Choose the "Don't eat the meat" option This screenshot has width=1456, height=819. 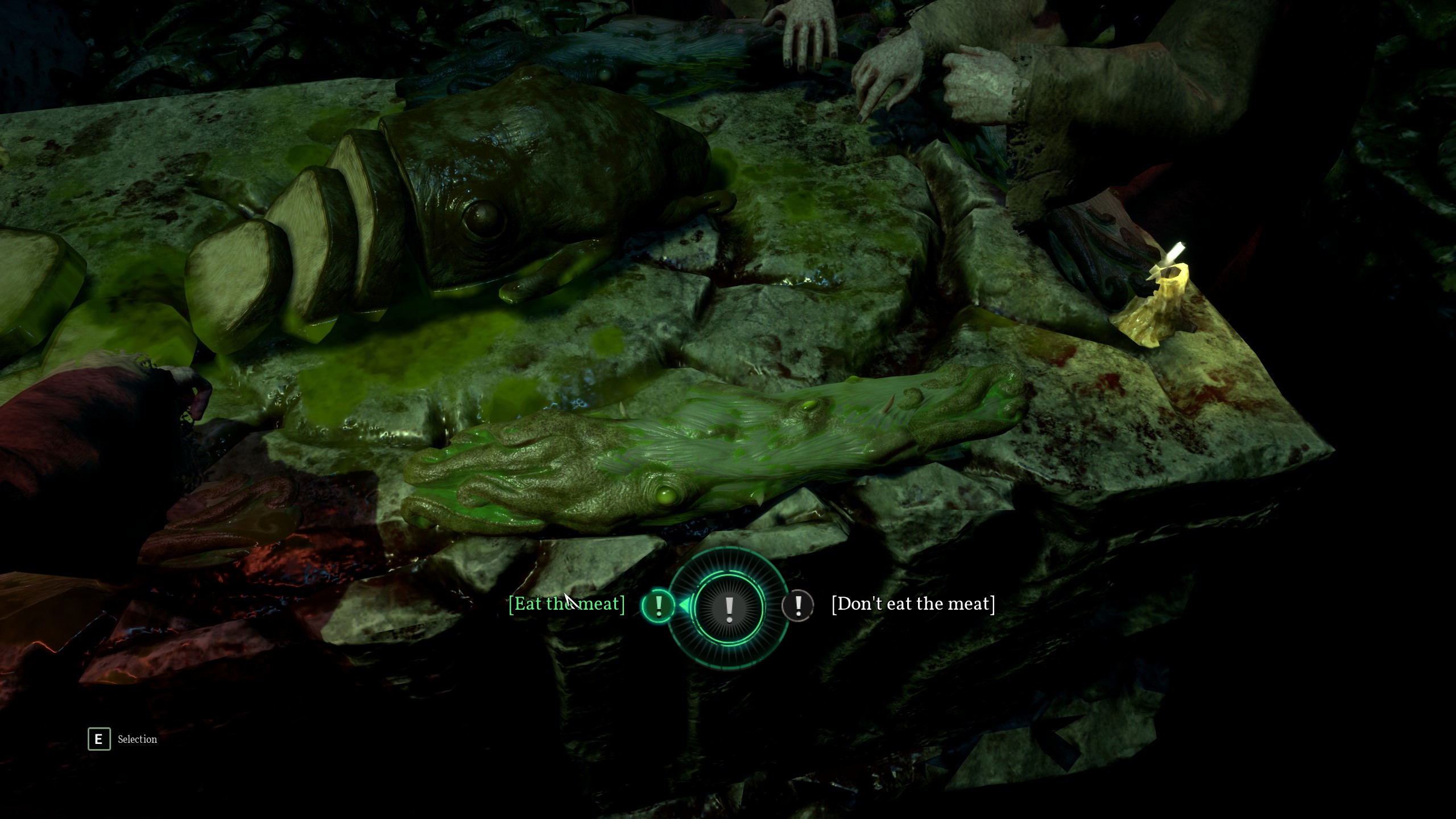913,603
